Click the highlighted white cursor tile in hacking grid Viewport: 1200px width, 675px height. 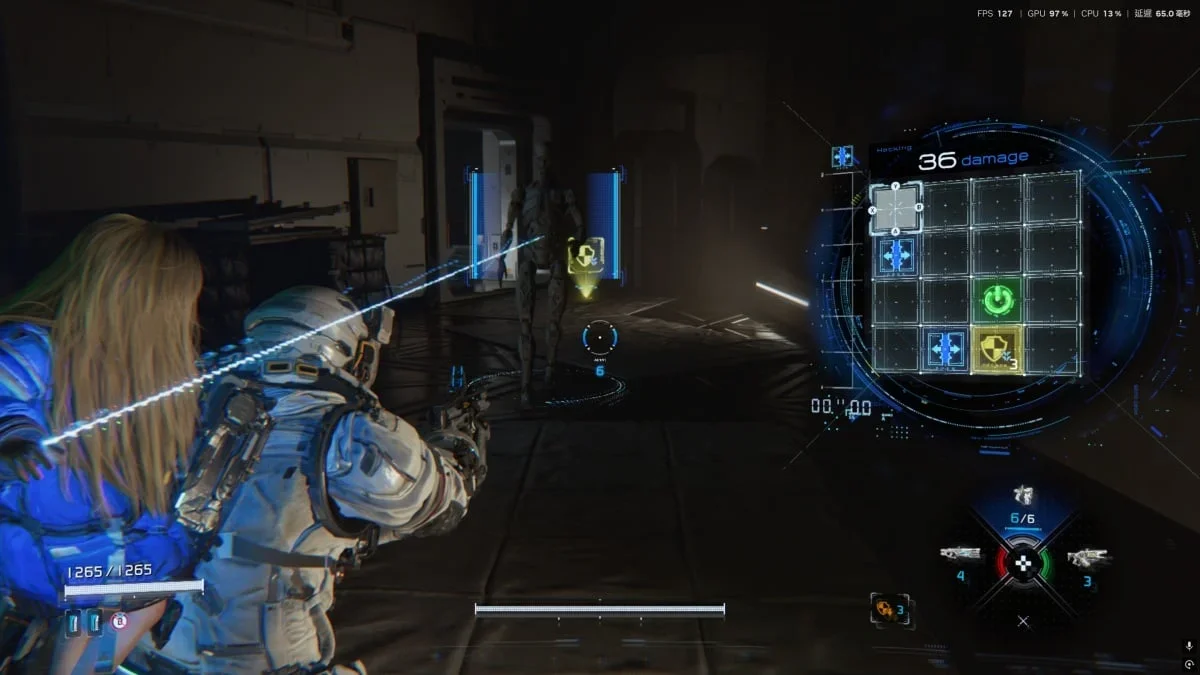click(x=896, y=208)
